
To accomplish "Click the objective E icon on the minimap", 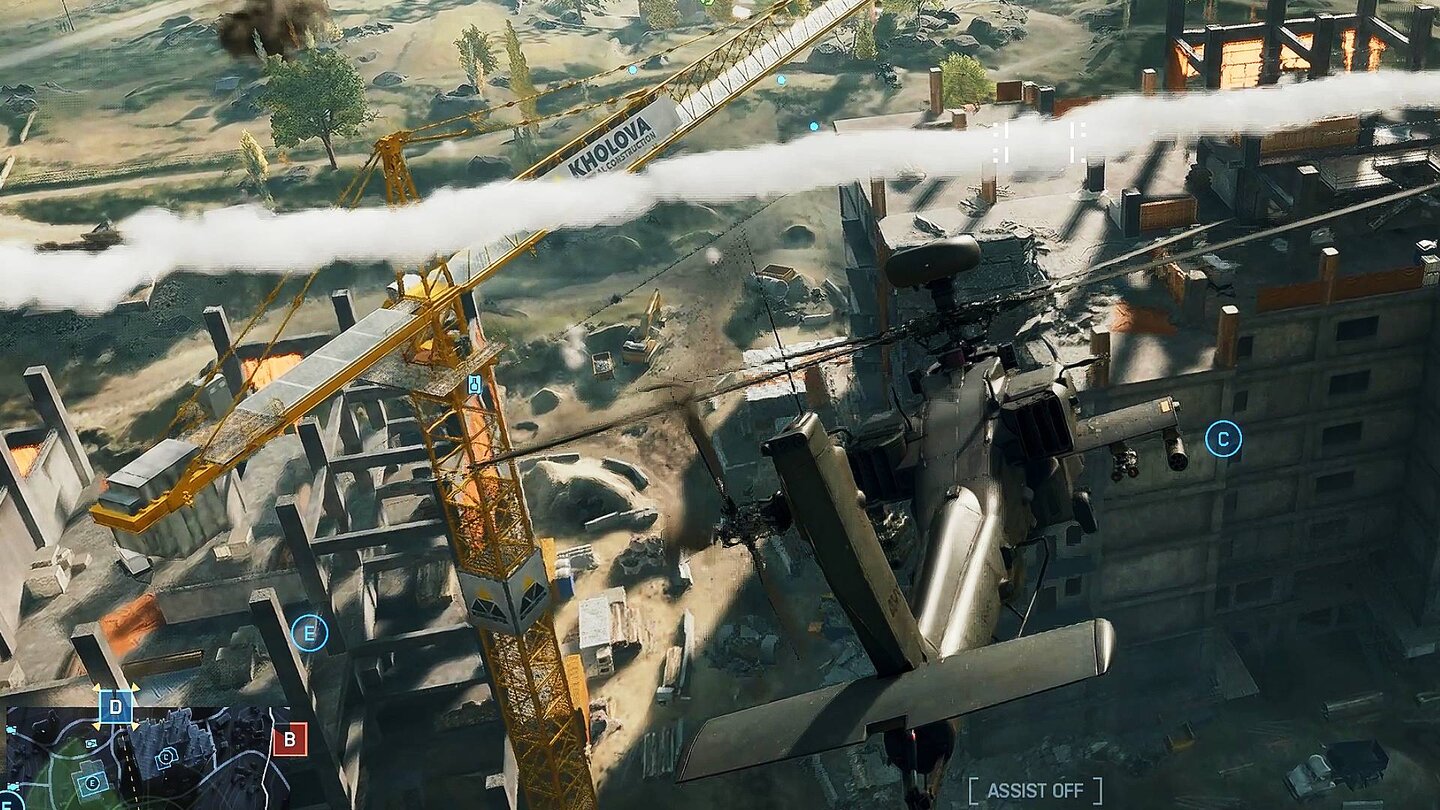I will [x=92, y=783].
